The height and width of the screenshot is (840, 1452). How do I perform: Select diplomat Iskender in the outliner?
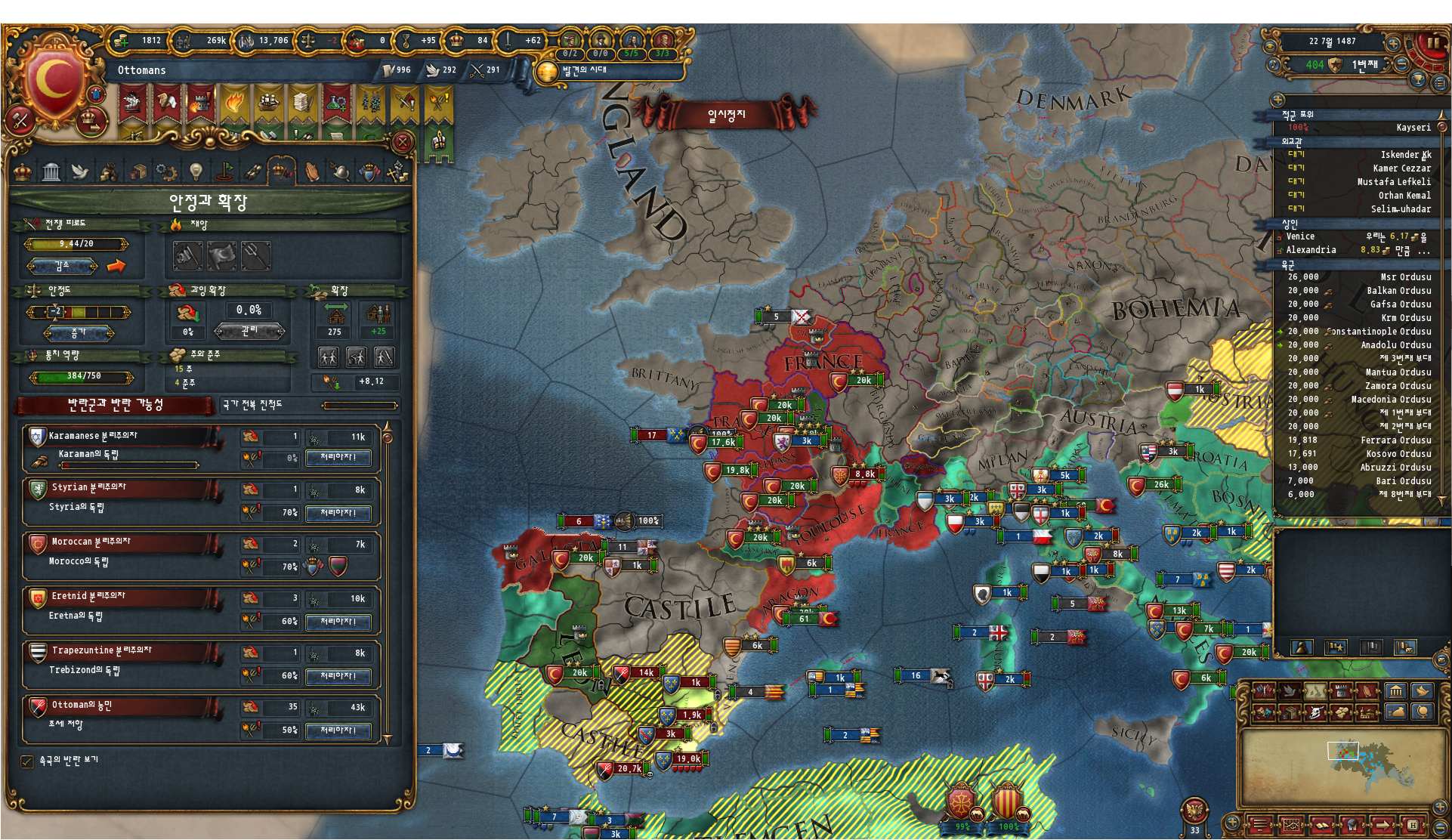pos(1360,155)
